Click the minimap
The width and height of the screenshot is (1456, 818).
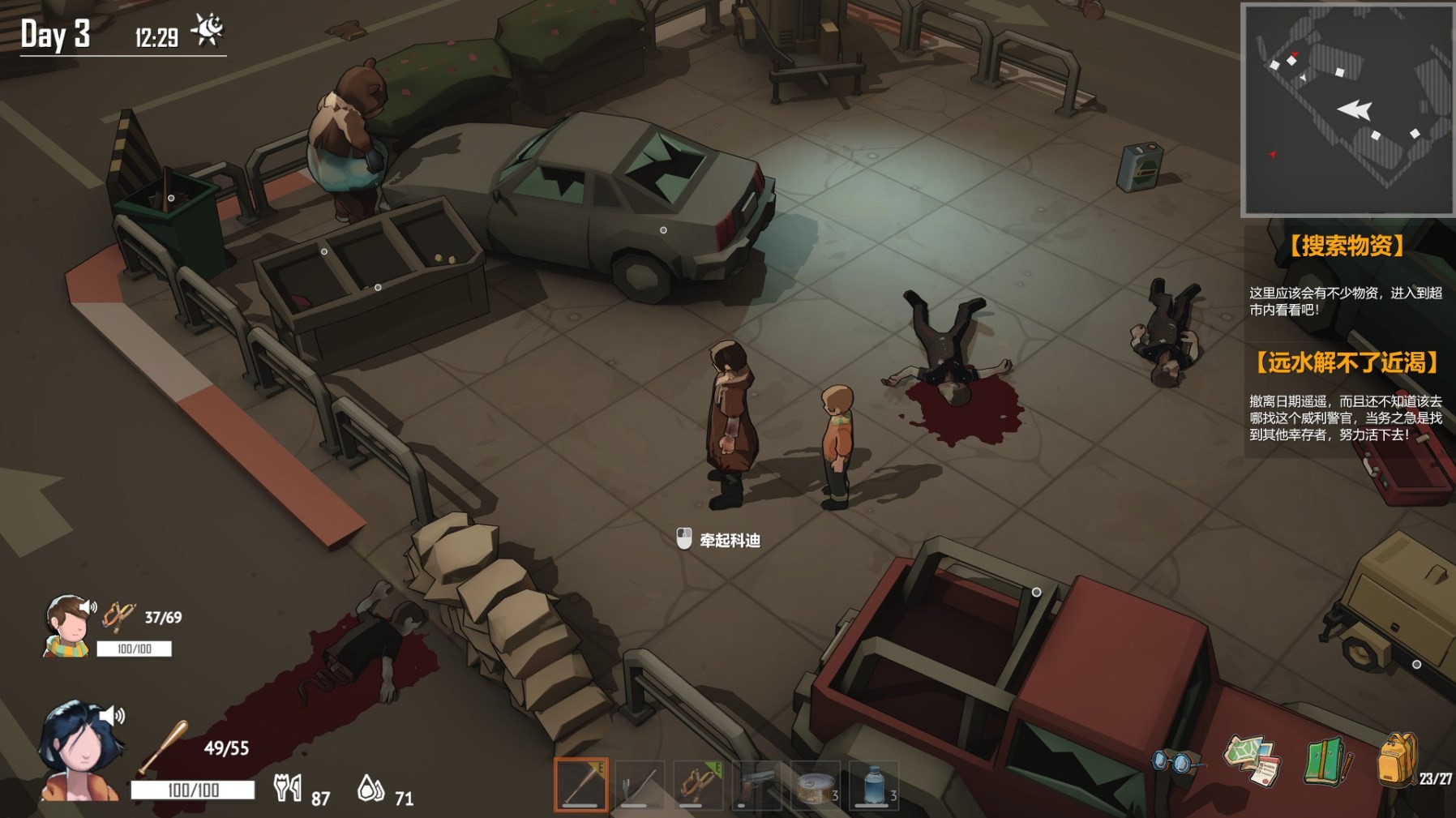[1347, 110]
